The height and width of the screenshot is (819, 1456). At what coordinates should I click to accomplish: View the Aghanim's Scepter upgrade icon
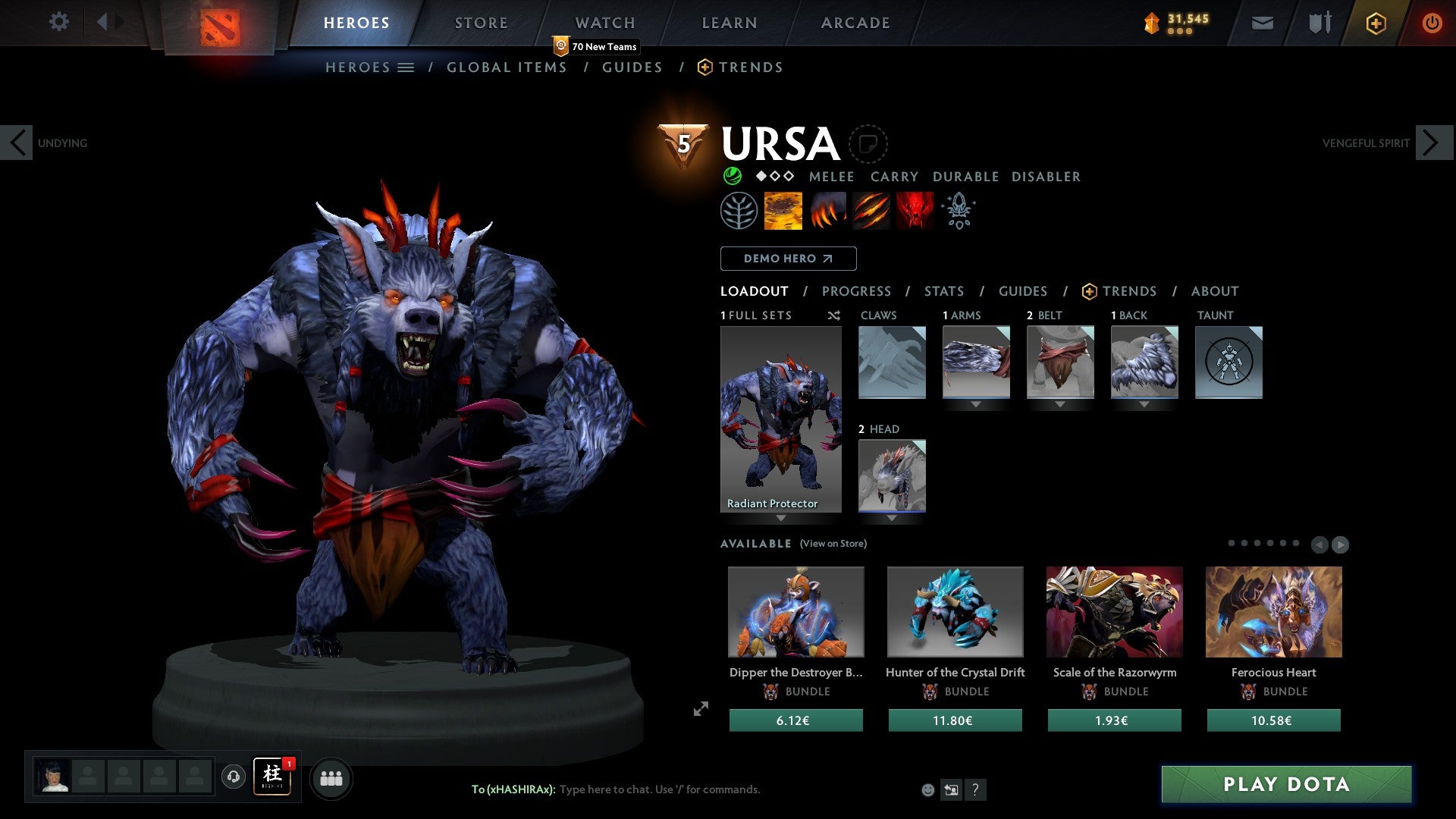coord(958,211)
